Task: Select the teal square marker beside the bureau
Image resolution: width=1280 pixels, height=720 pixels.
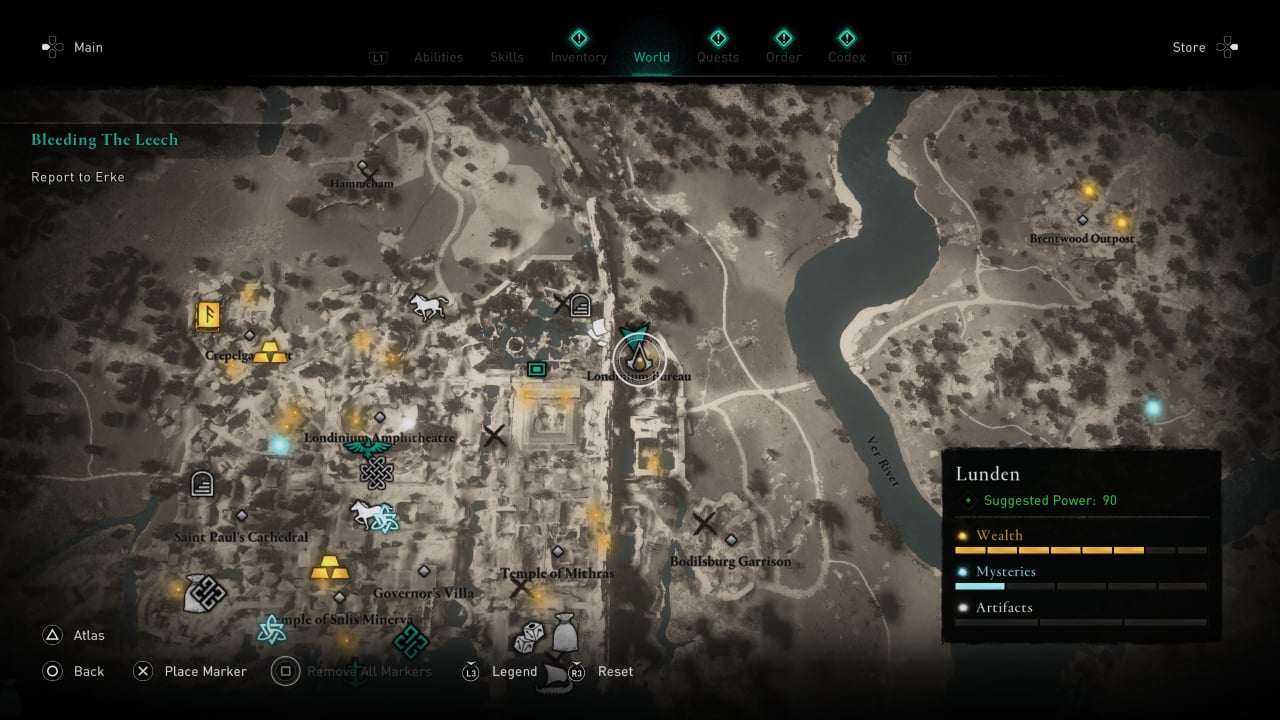Action: tap(537, 370)
